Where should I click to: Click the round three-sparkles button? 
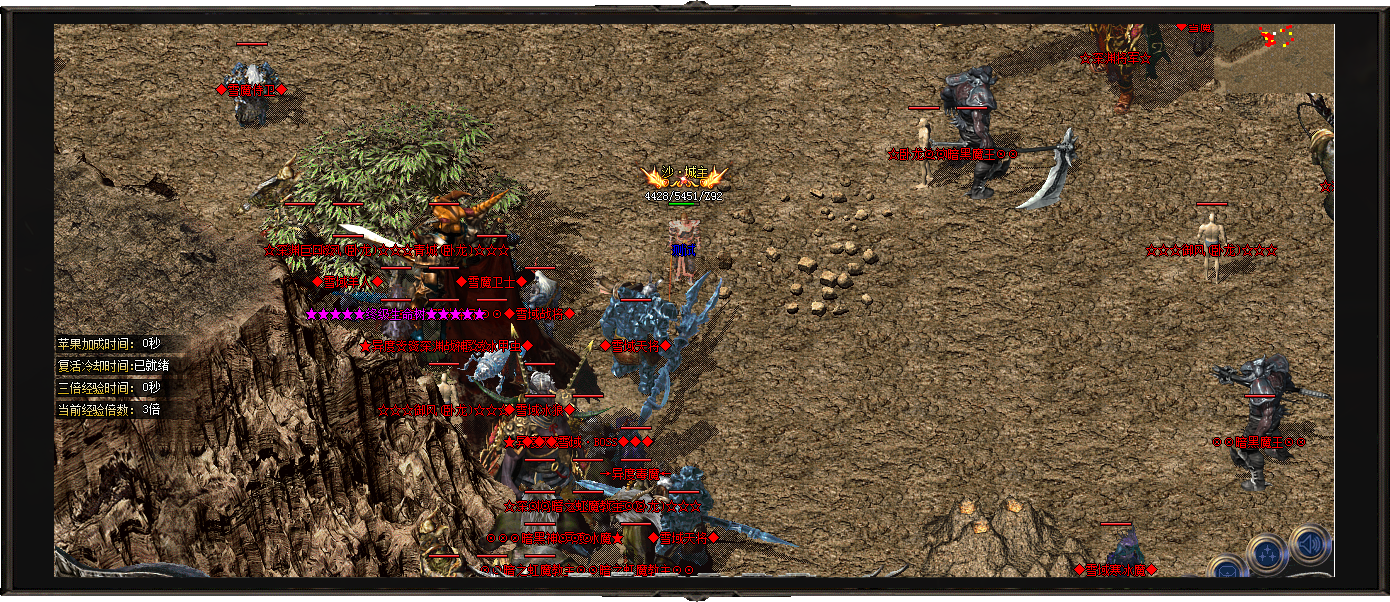(1267, 553)
